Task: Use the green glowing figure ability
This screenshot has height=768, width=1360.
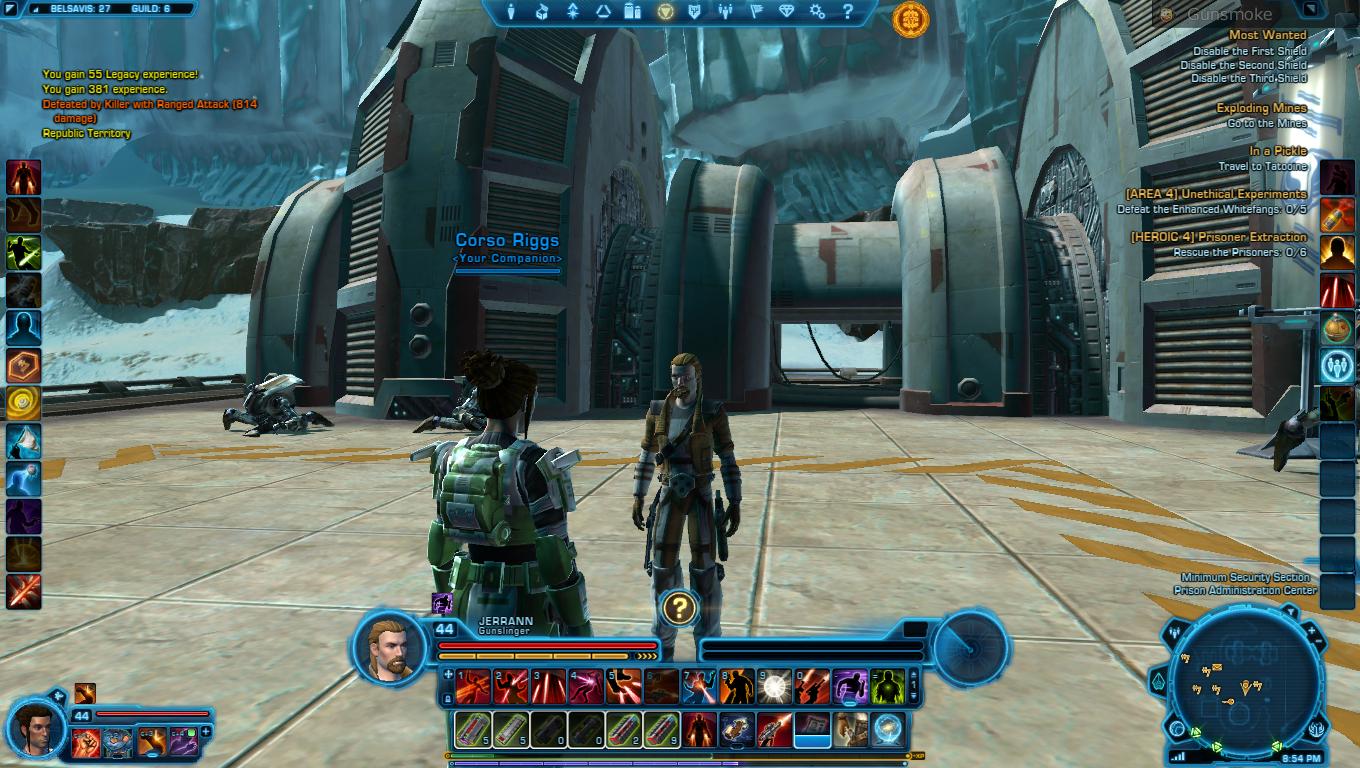Action: tap(887, 686)
